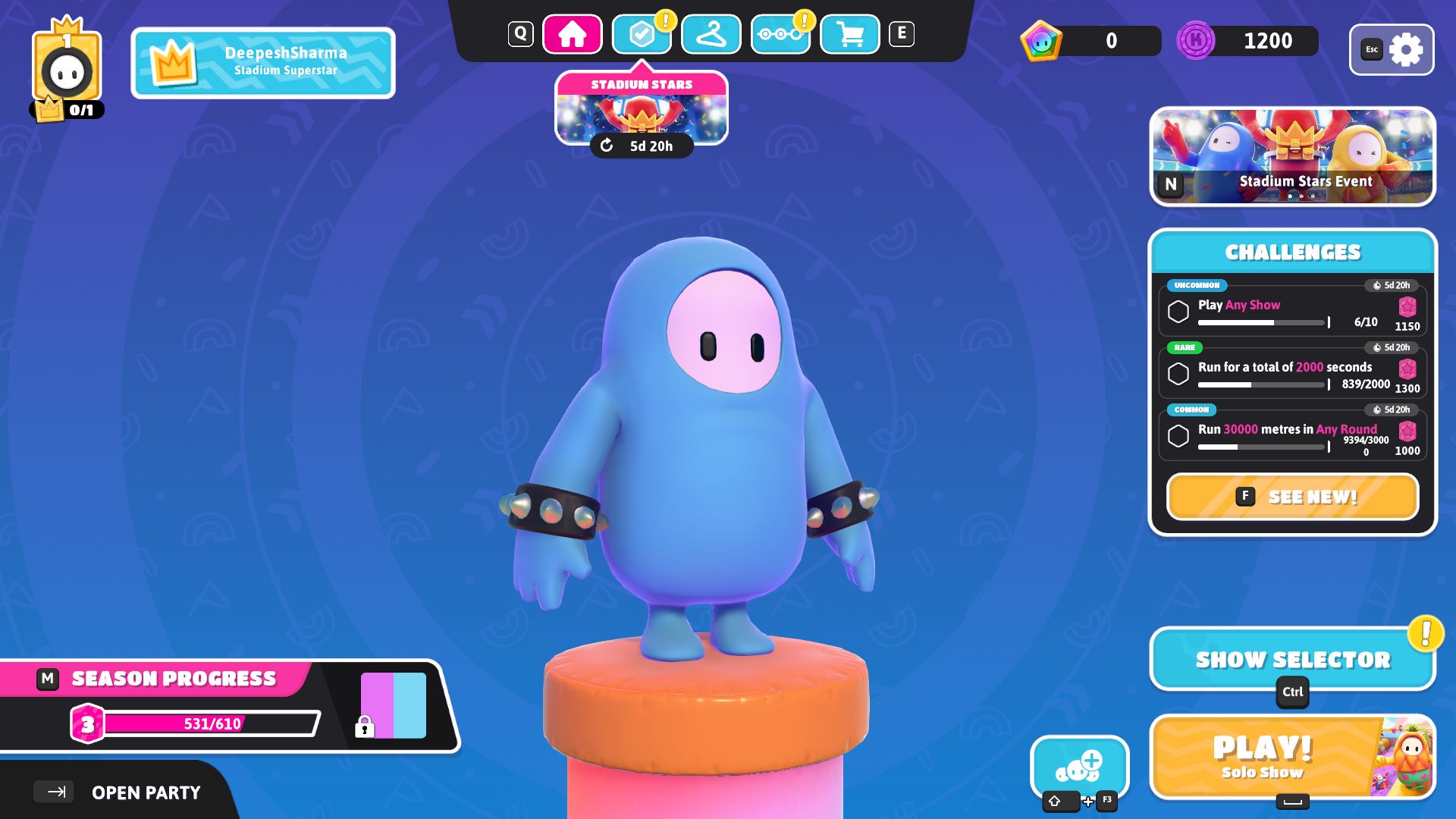Open the shopping cart store tab

849,35
